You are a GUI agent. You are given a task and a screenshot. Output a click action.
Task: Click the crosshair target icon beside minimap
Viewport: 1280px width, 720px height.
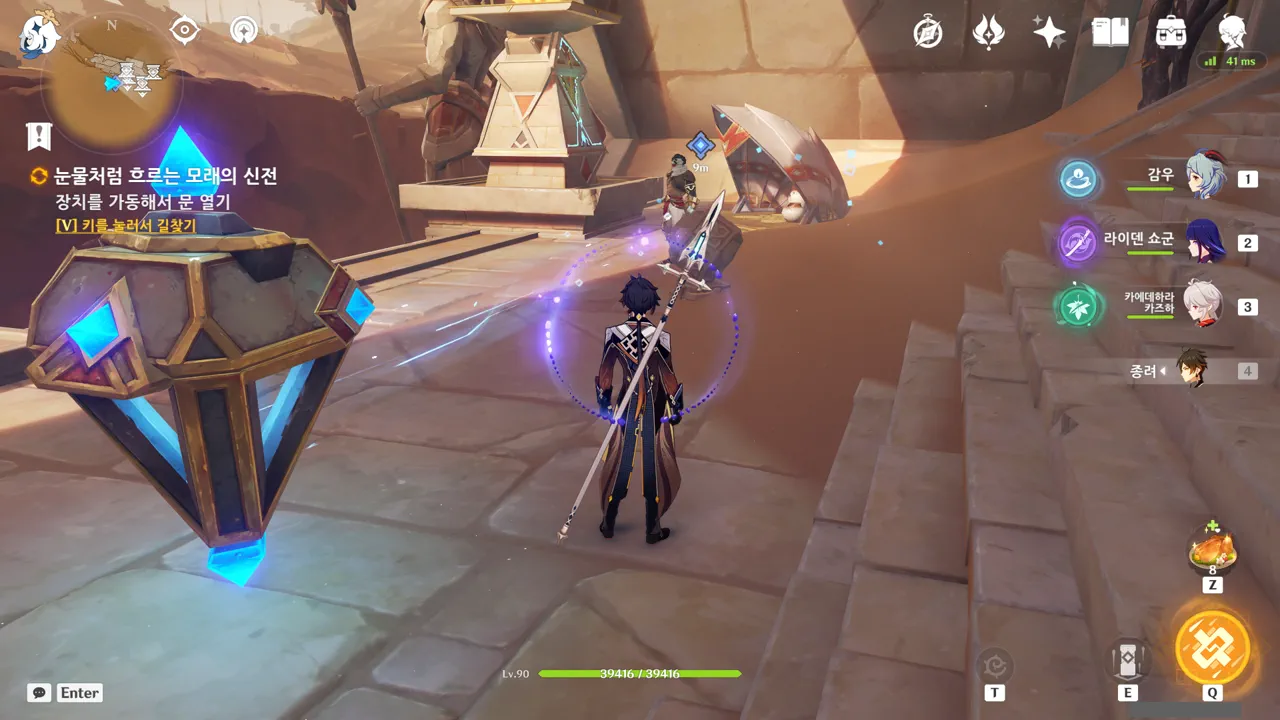(x=185, y=30)
